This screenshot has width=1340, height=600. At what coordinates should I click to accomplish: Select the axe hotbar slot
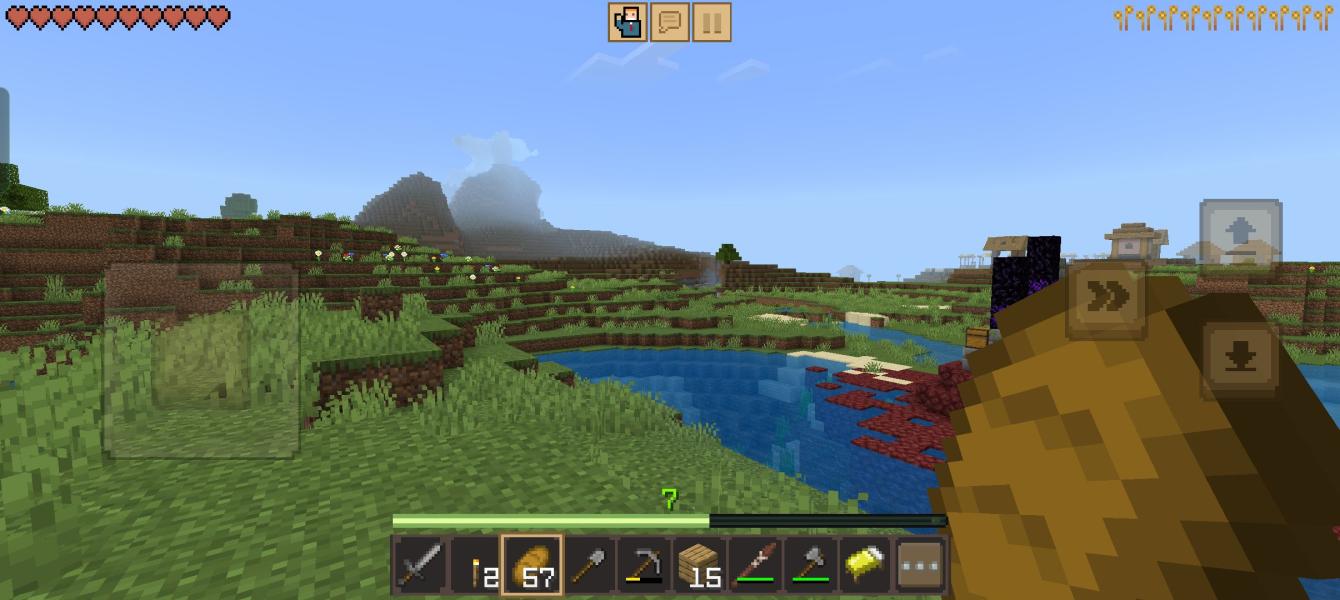[810, 566]
